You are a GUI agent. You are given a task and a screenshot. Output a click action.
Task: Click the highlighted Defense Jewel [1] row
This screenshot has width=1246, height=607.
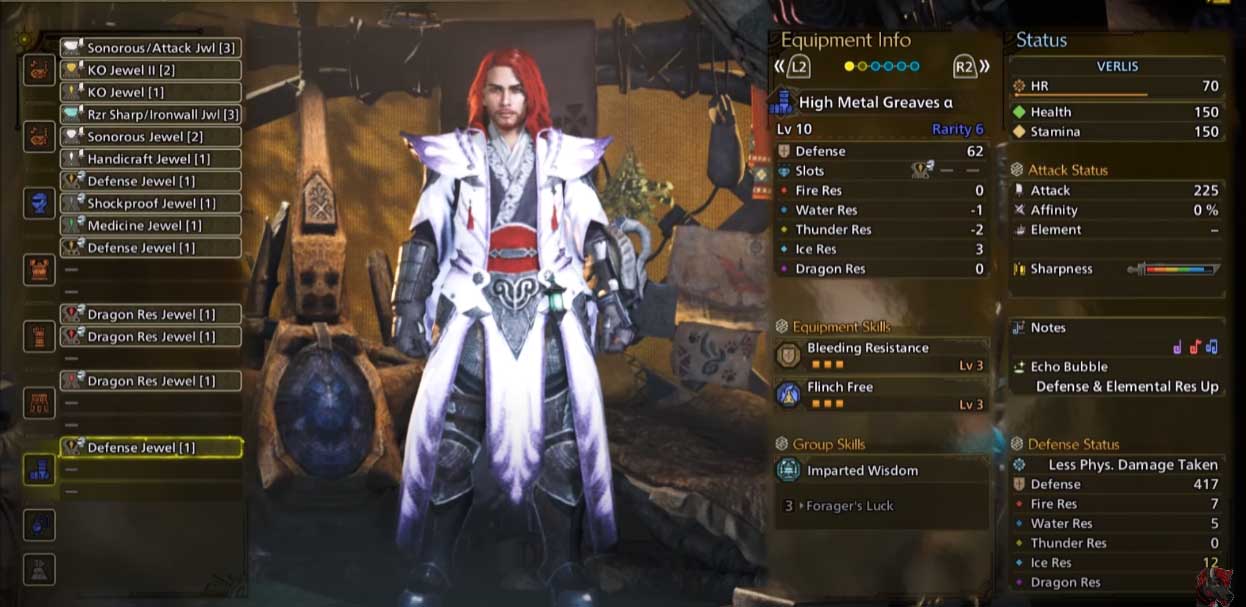(x=151, y=448)
